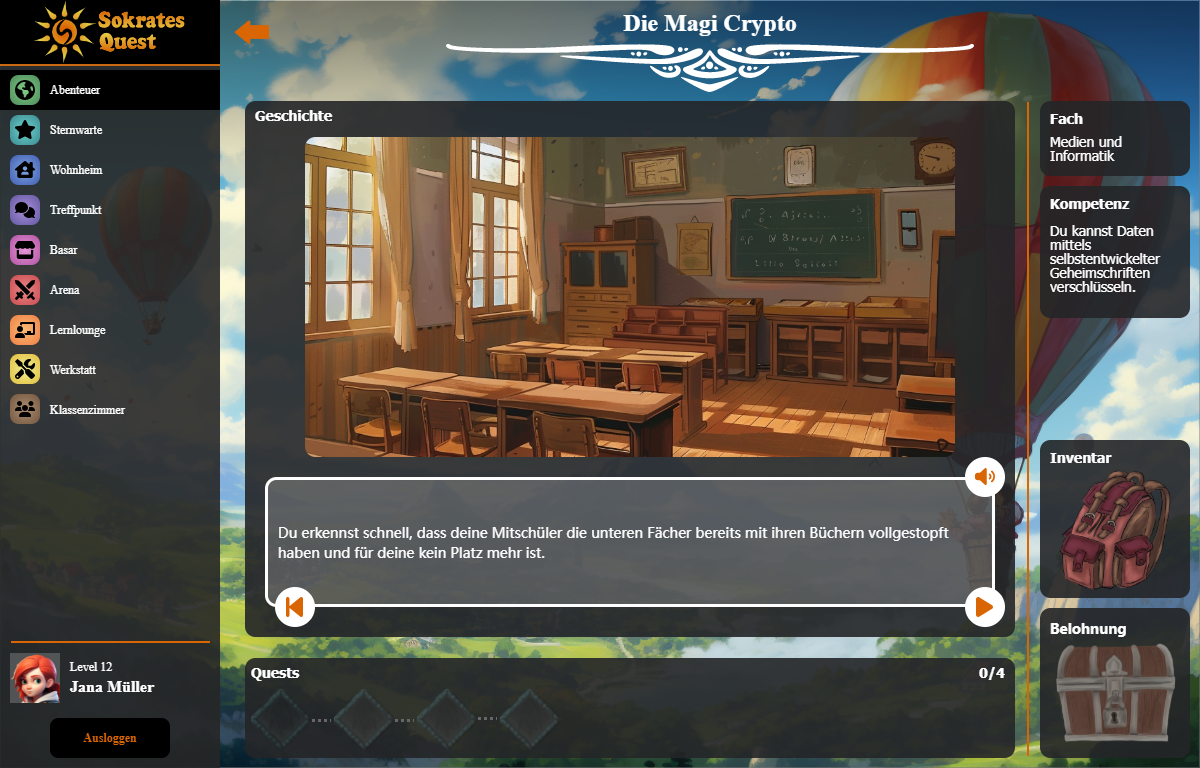Return to the previous story text

click(x=295, y=606)
